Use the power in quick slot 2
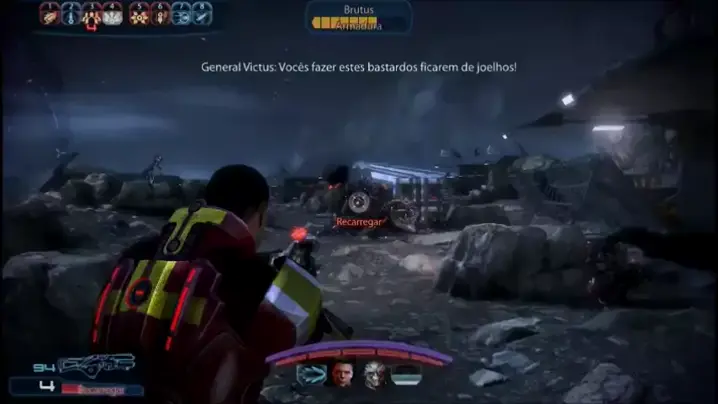Viewport: 718px width, 404px height. (x=71, y=13)
